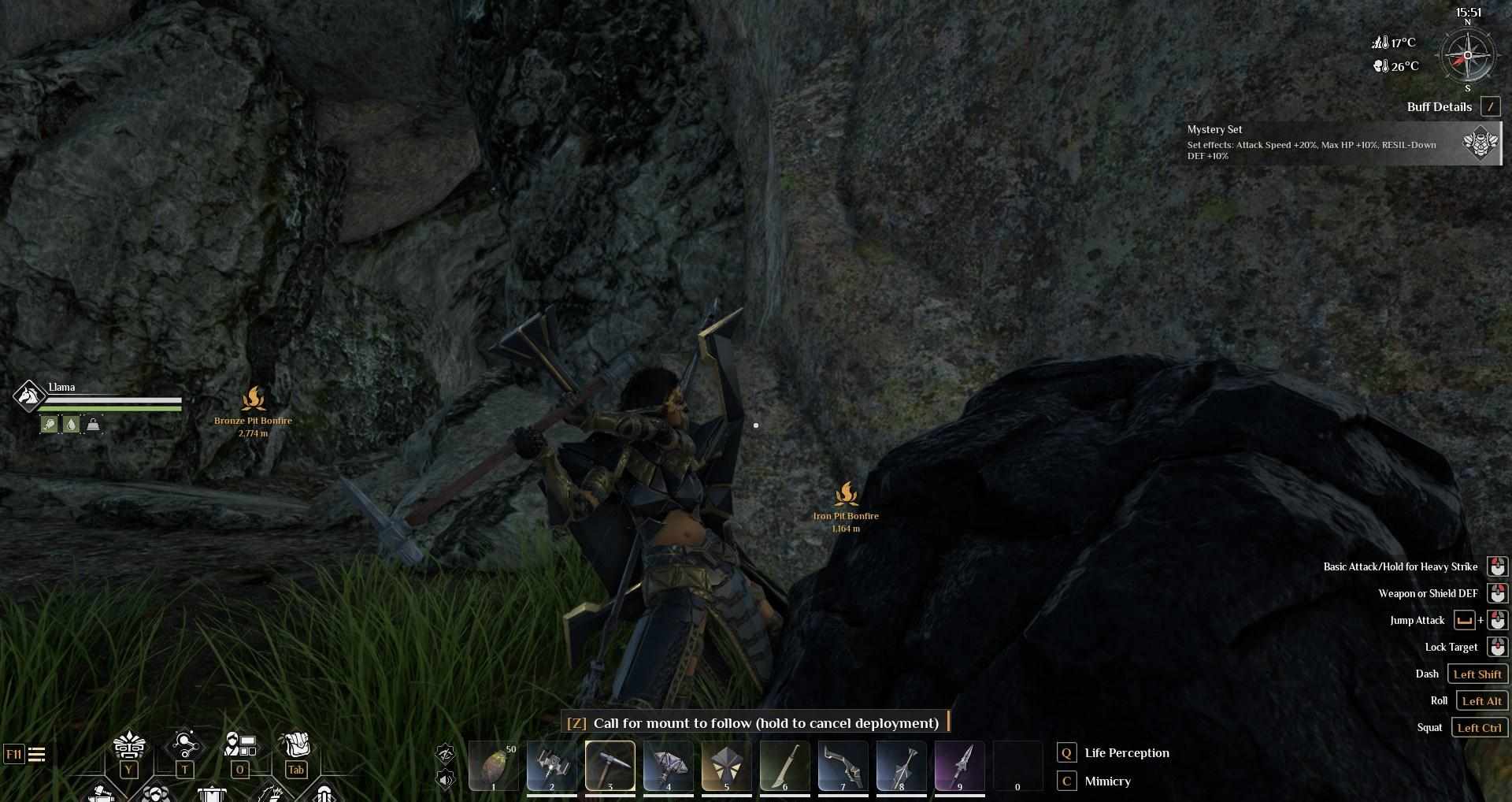This screenshot has width=1512, height=802.
Task: Open the character equipment panel icon
Action: 240,744
